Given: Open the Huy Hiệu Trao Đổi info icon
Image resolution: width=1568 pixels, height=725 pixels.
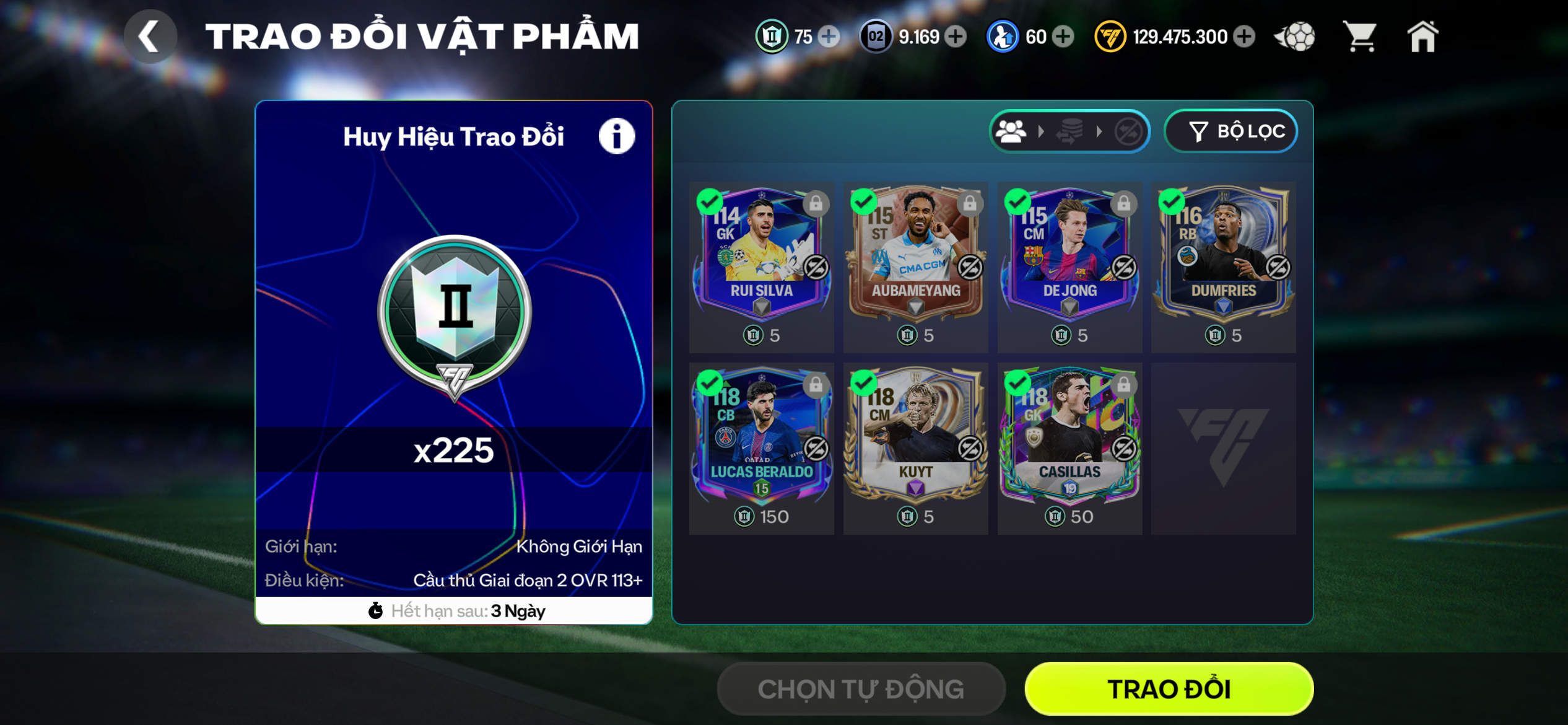Looking at the screenshot, I should click(x=616, y=136).
